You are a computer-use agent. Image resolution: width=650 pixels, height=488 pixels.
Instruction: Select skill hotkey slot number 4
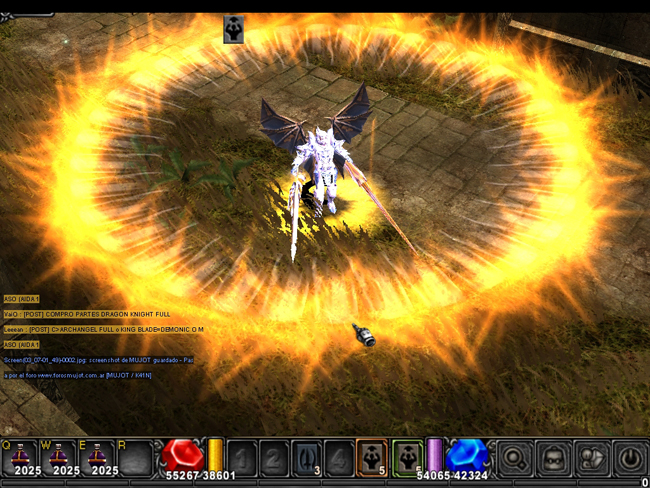[340, 458]
